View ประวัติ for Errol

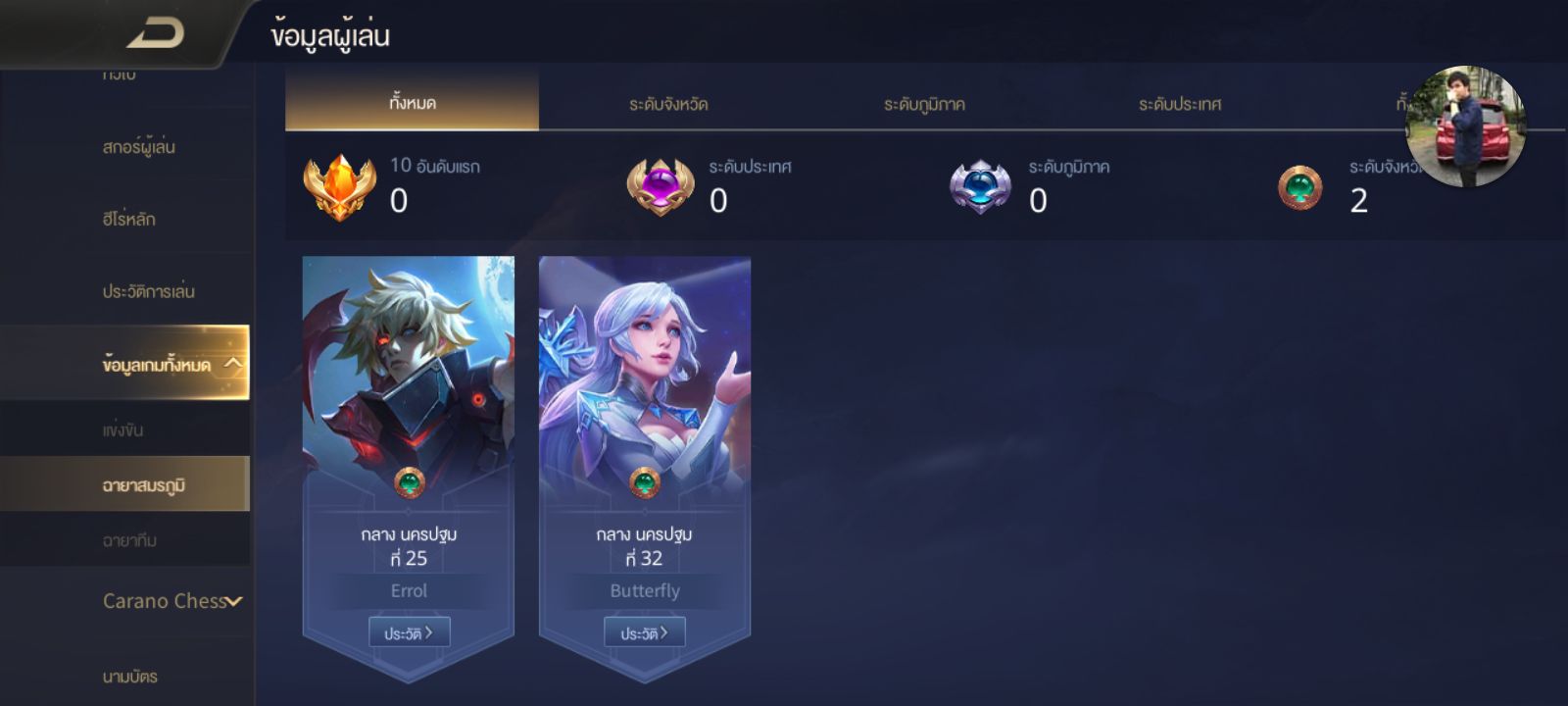(409, 633)
